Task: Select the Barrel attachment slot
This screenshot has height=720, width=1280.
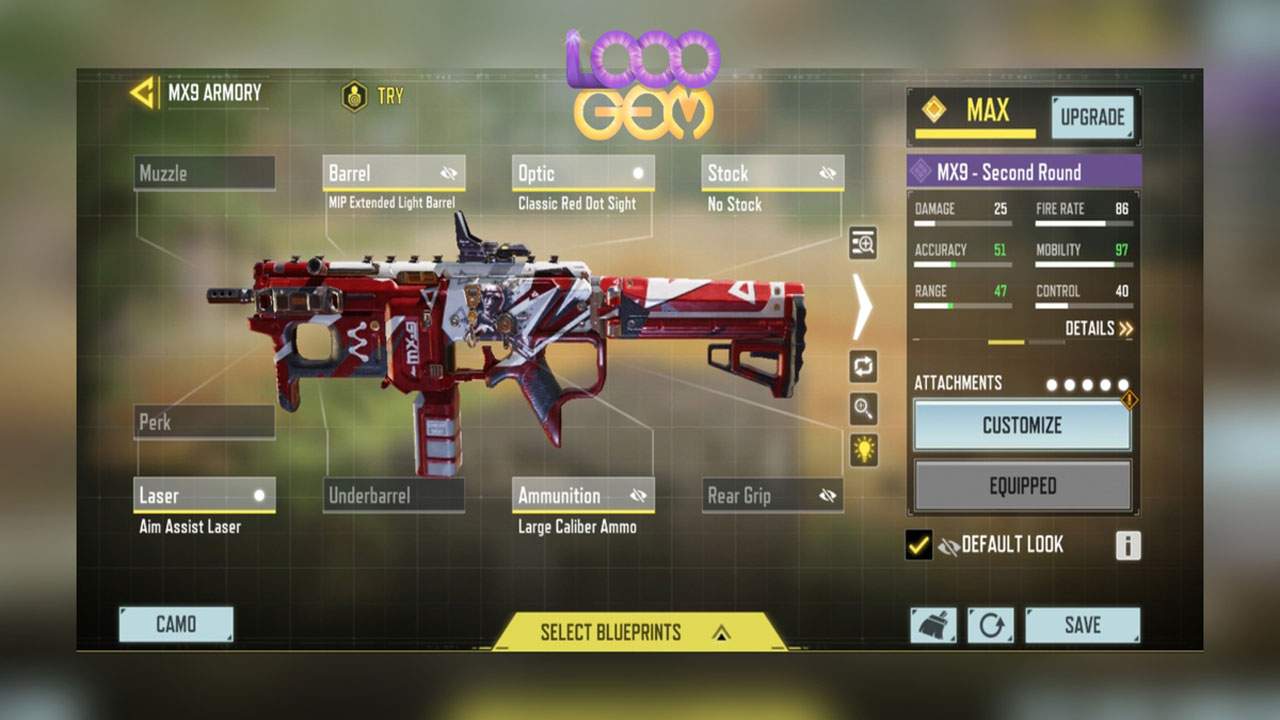Action: 393,173
